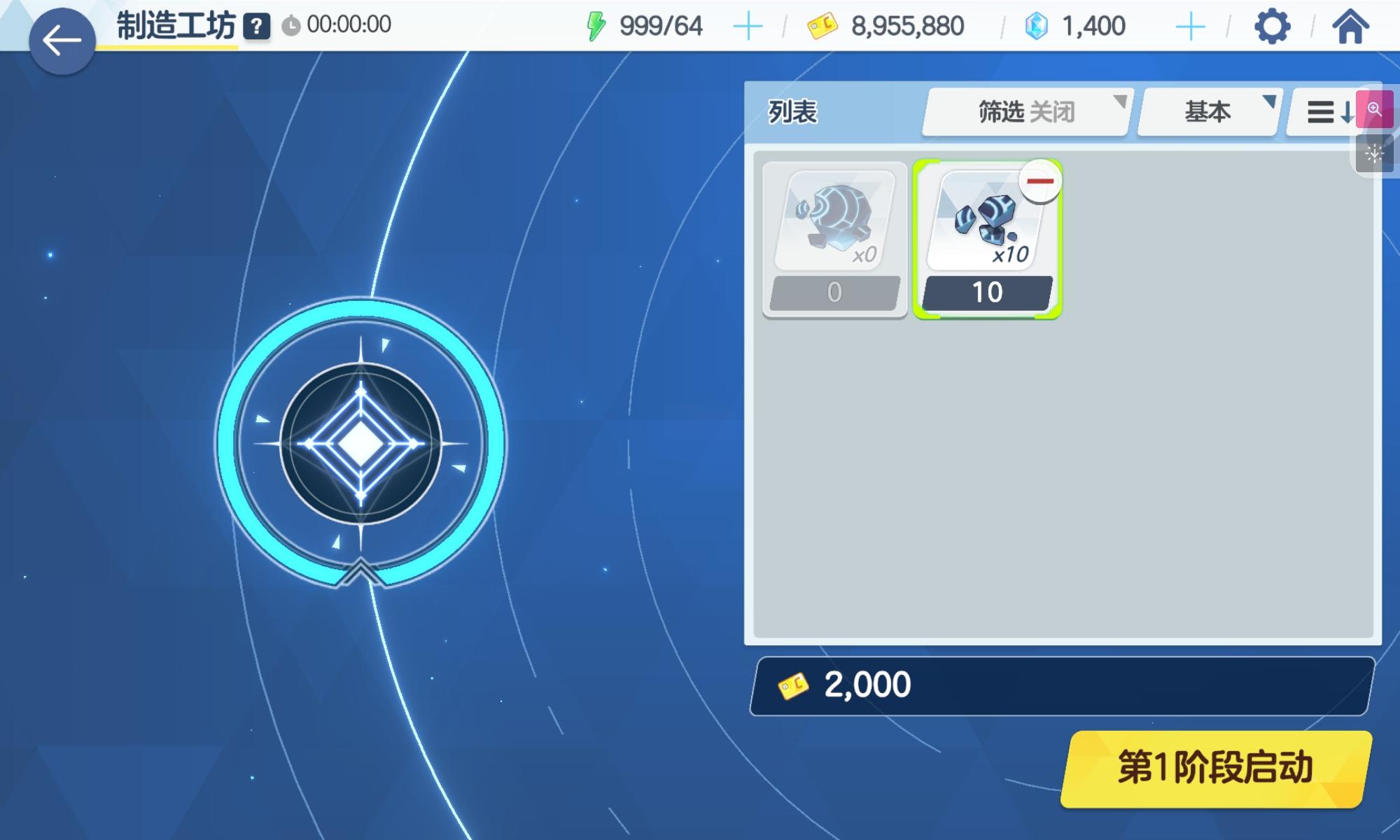This screenshot has height=840, width=1400.
Task: Click the plus next to 1,400 gems
Action: [1190, 27]
